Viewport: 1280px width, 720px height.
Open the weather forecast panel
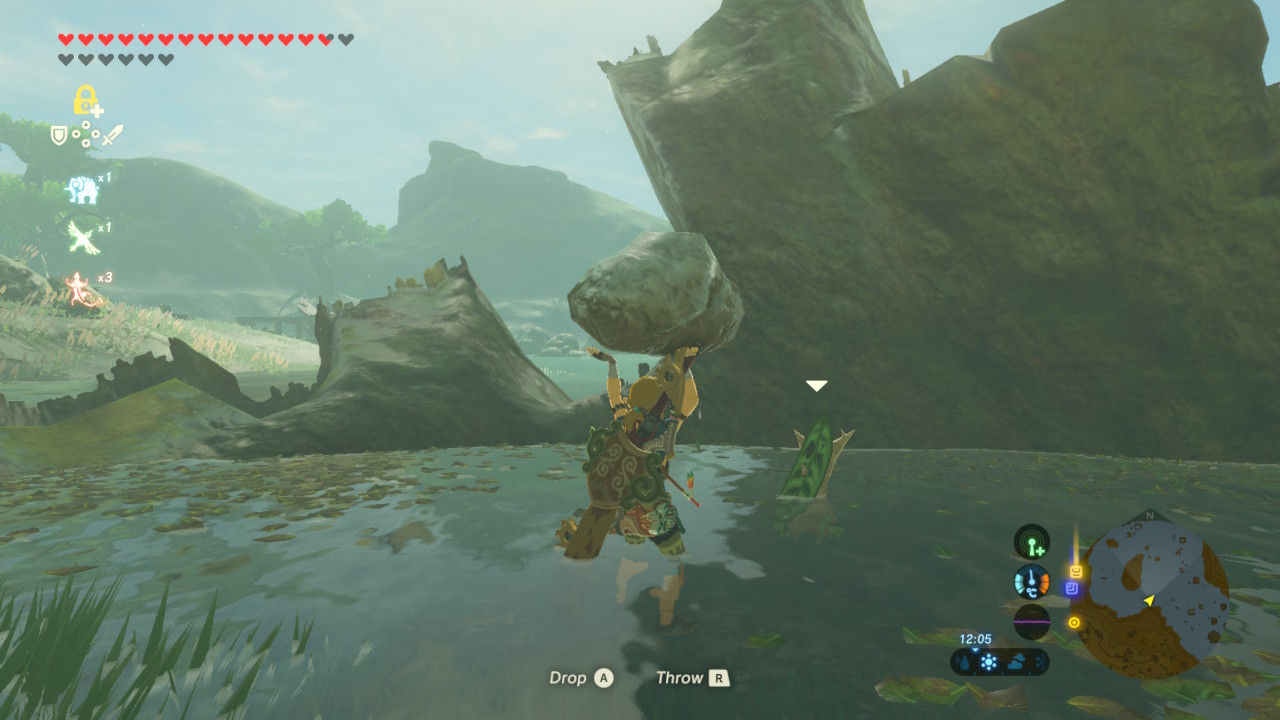1000,662
